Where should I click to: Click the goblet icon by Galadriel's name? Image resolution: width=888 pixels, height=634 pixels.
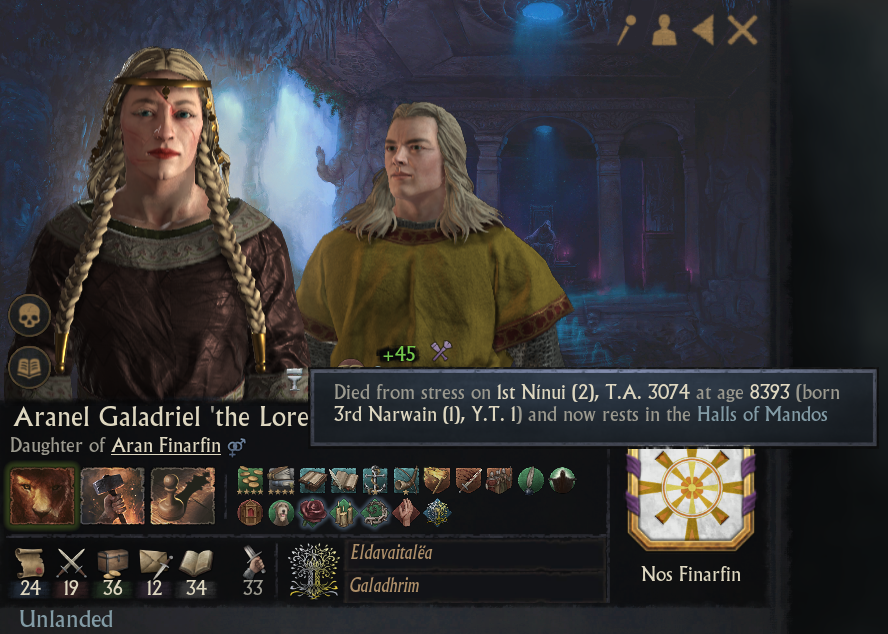click(x=294, y=378)
